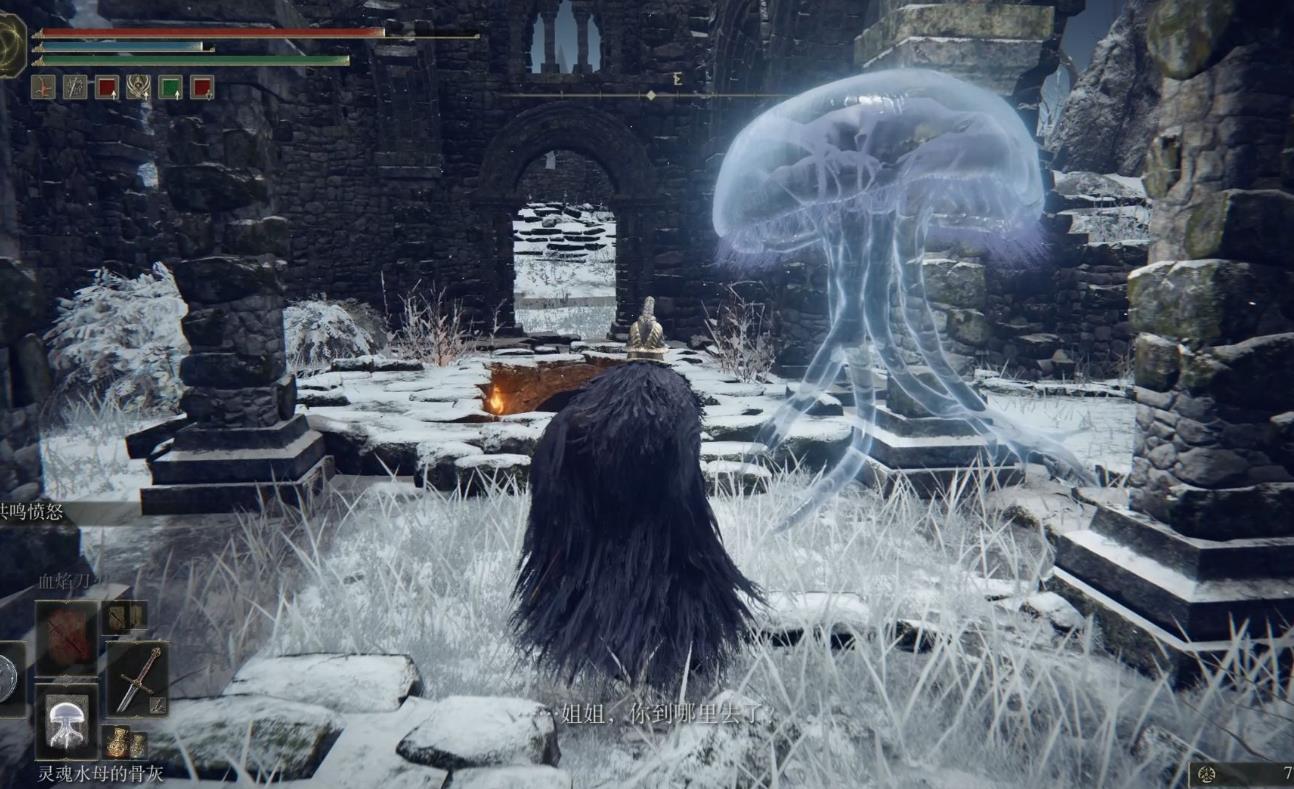1294x789 pixels.
Task: Click the golden flask pouch icons
Action: (125, 743)
